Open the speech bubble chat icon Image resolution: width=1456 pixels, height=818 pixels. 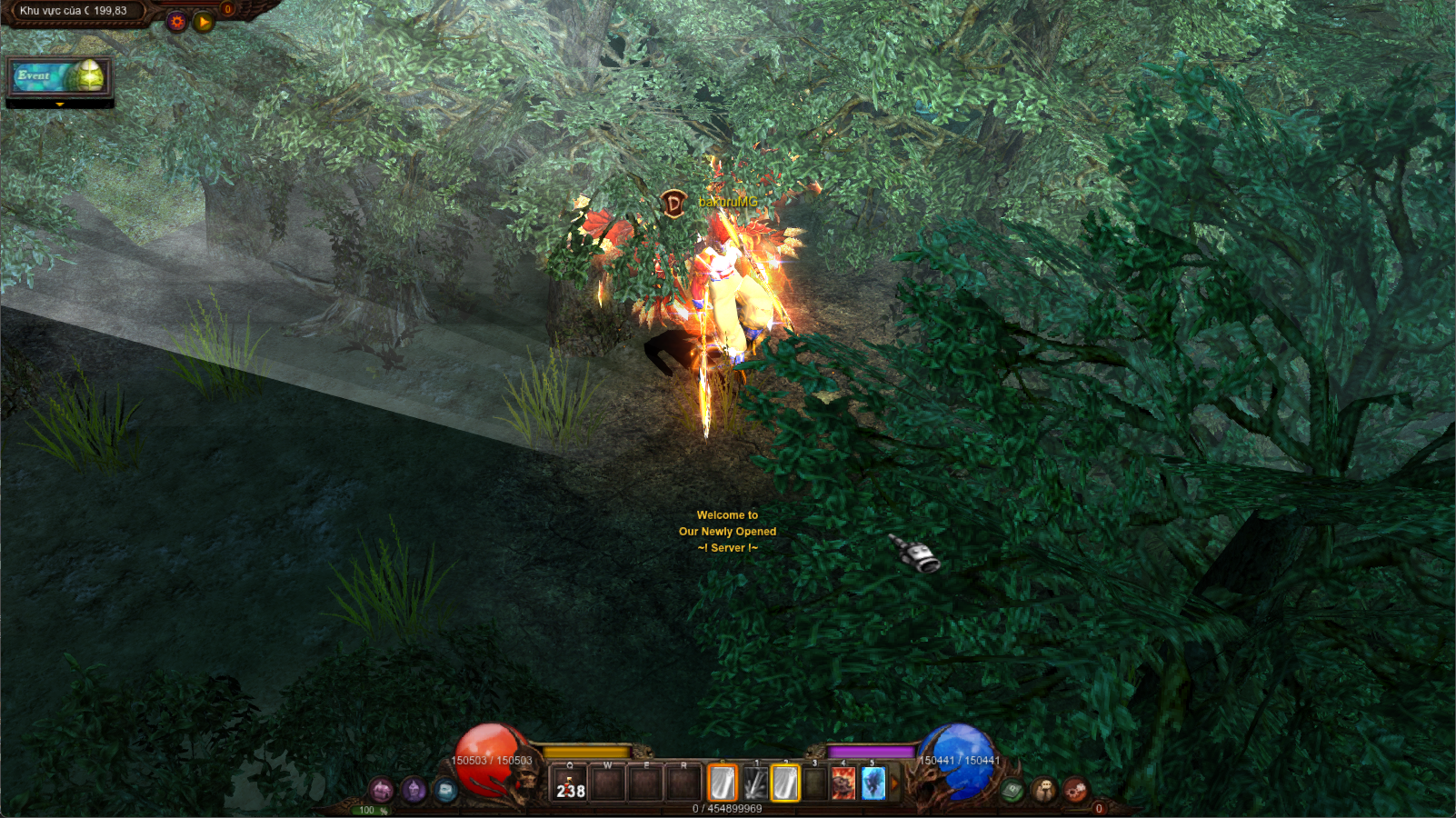pyautogui.click(x=1044, y=790)
